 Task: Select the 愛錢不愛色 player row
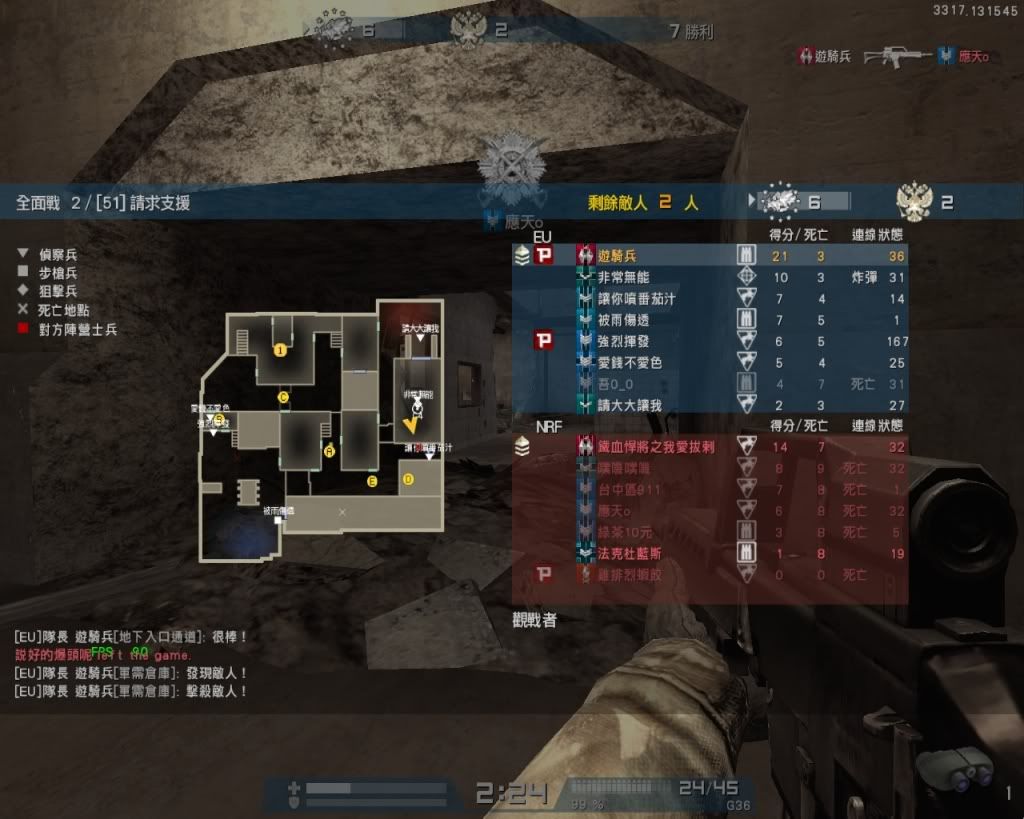coord(630,362)
